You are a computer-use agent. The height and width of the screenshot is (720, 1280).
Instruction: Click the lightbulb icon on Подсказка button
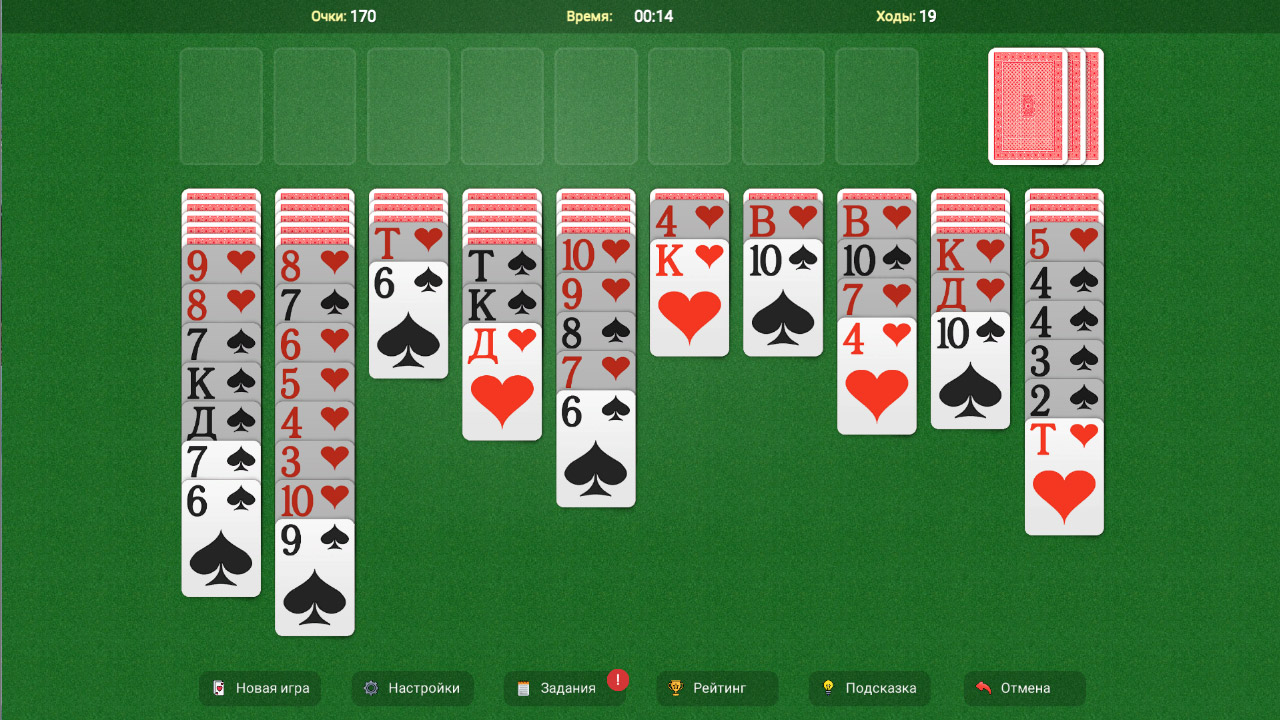coord(827,688)
